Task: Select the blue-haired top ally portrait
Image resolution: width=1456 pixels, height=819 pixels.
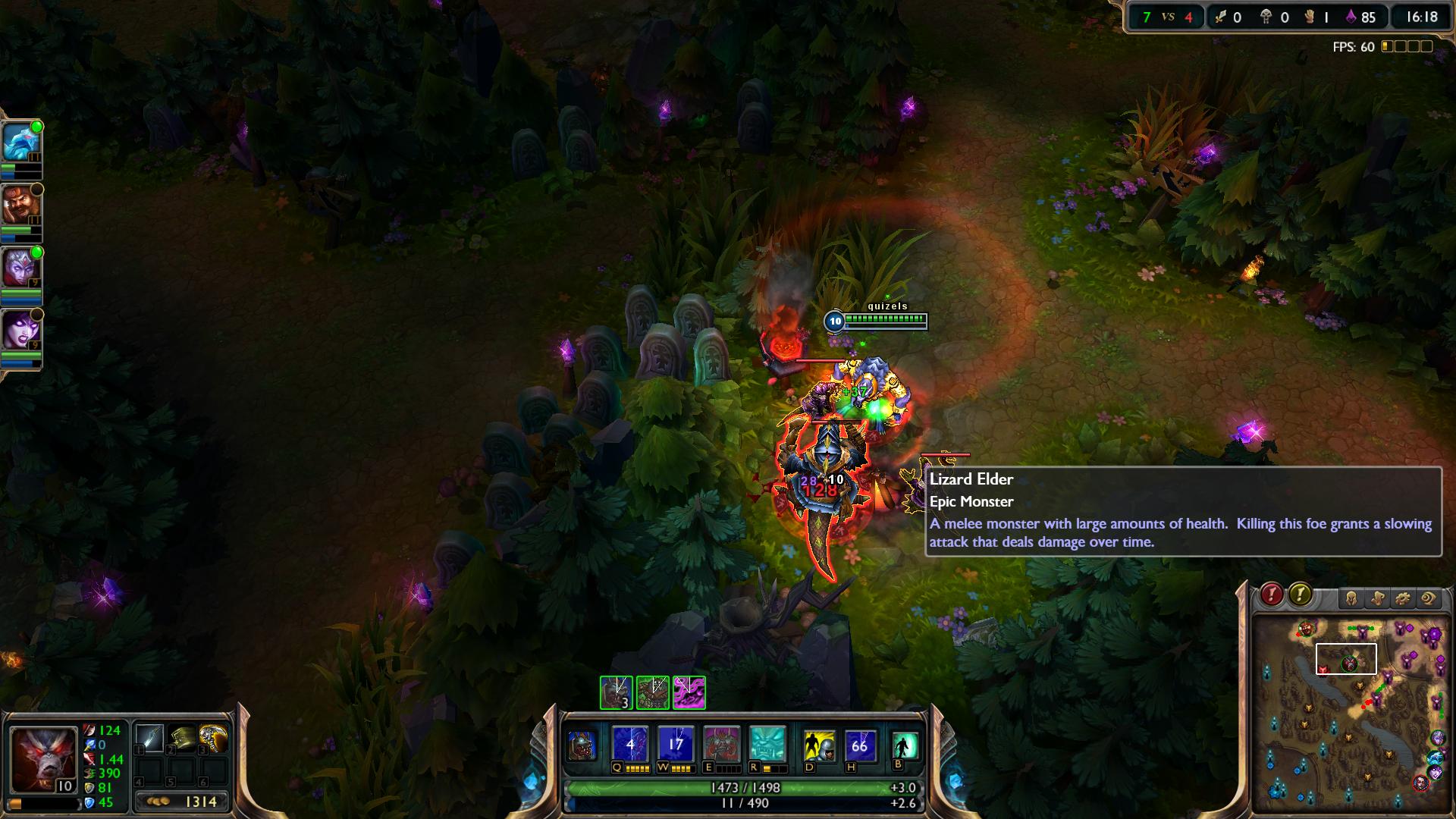Action: coord(20,143)
